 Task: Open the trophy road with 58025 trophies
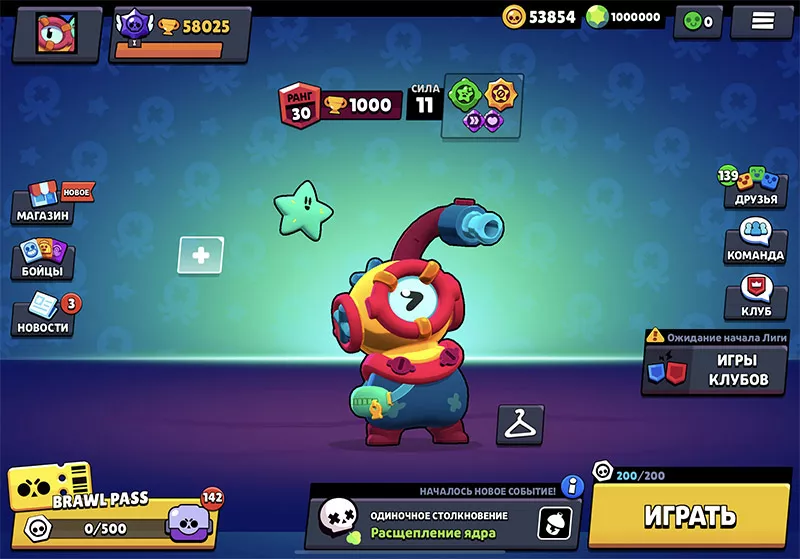(x=180, y=33)
